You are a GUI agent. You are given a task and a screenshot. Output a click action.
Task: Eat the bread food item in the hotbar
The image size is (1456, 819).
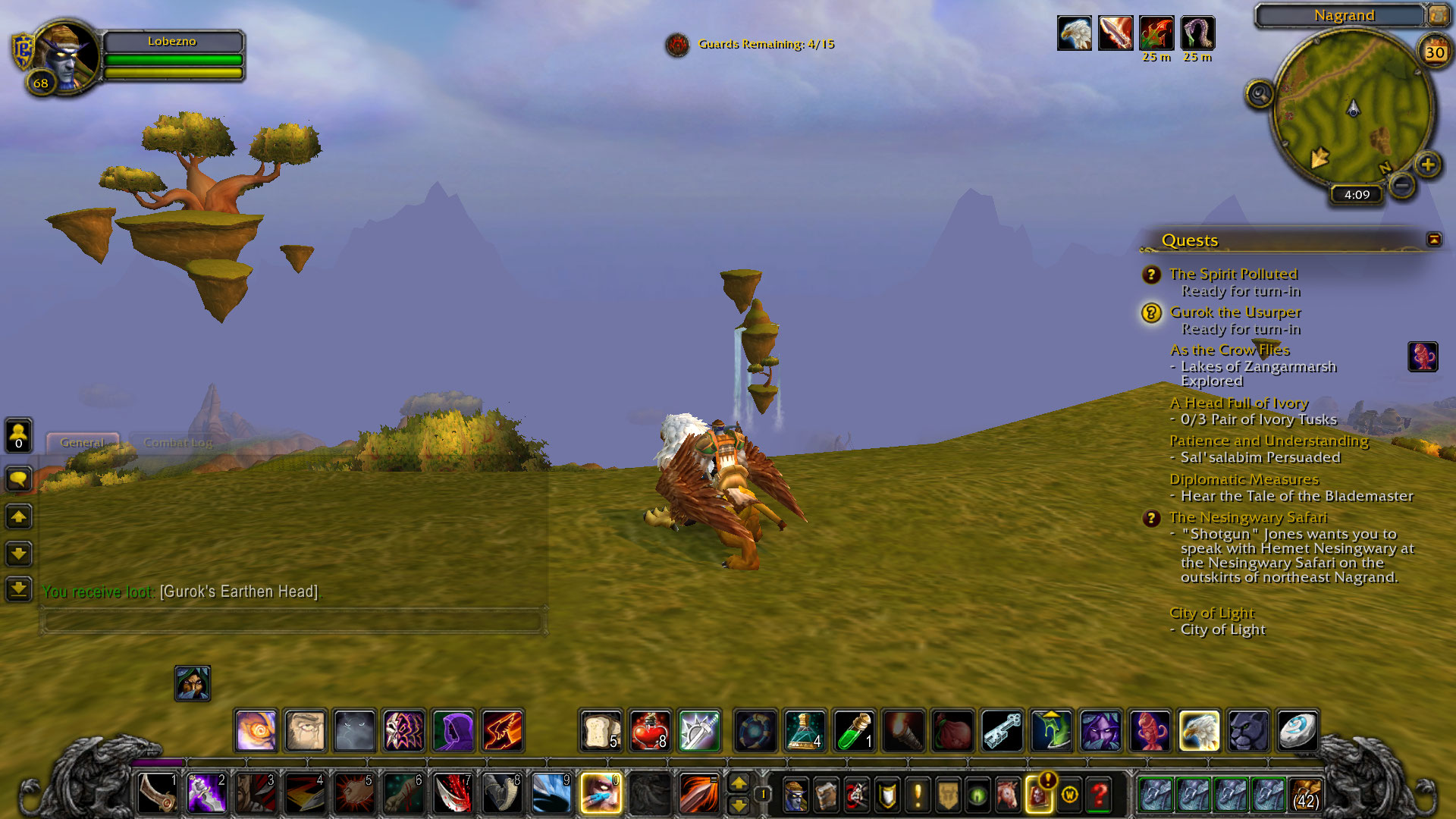click(601, 731)
